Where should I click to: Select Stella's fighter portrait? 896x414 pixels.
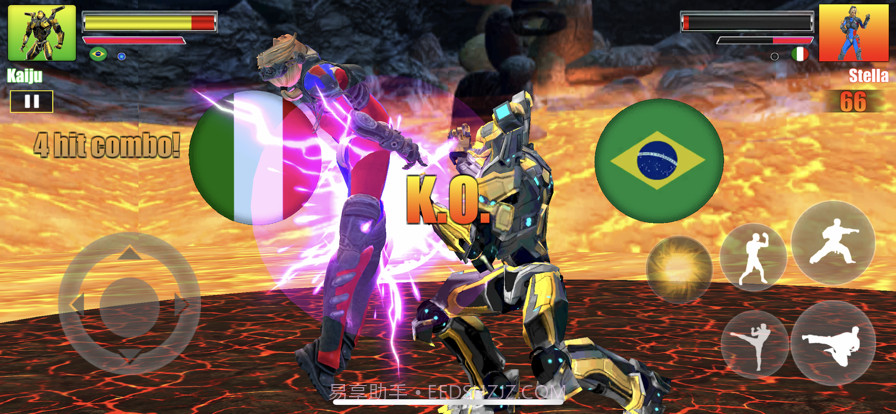[853, 33]
